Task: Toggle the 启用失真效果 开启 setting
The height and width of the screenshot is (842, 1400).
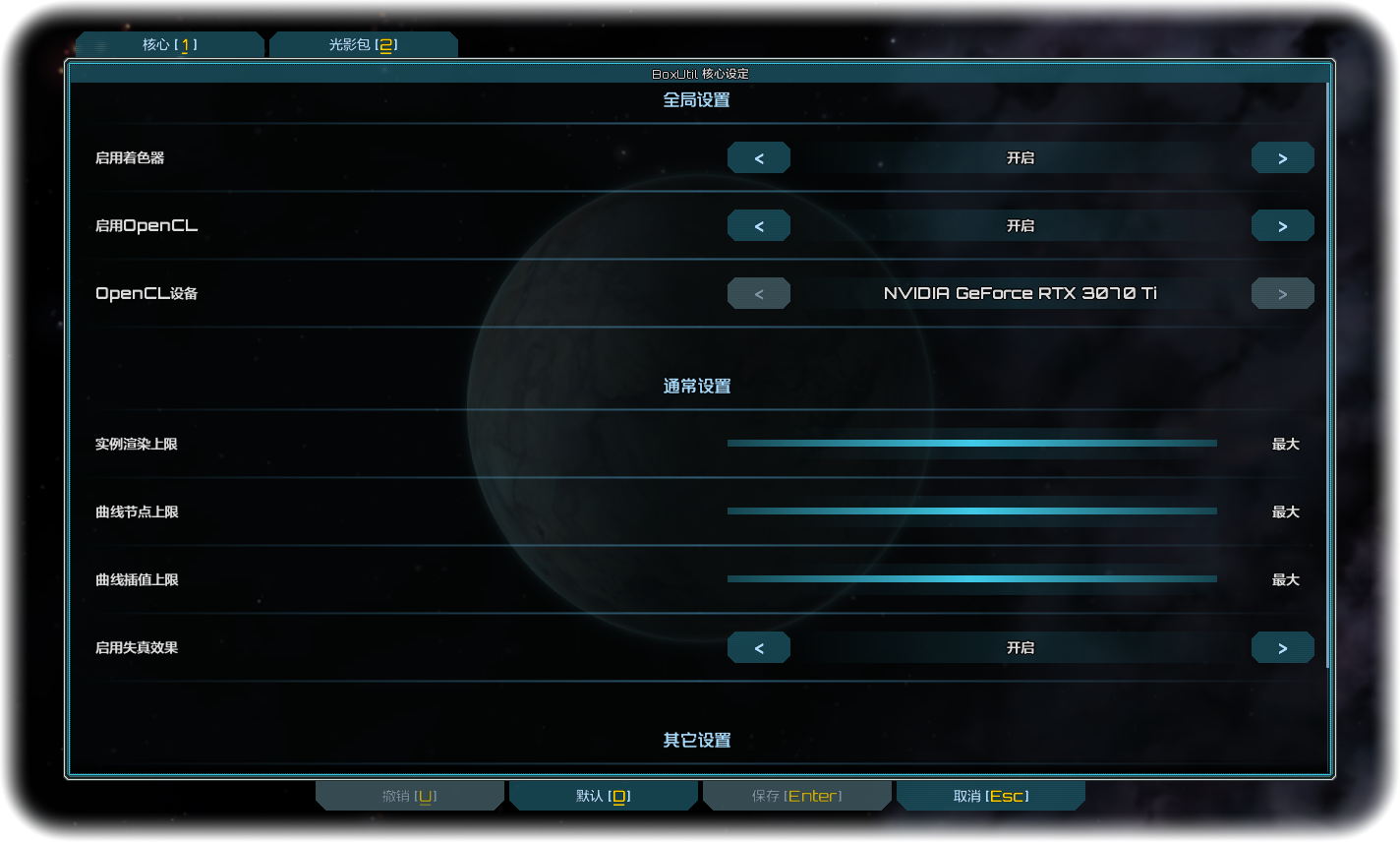Action: (x=1021, y=647)
